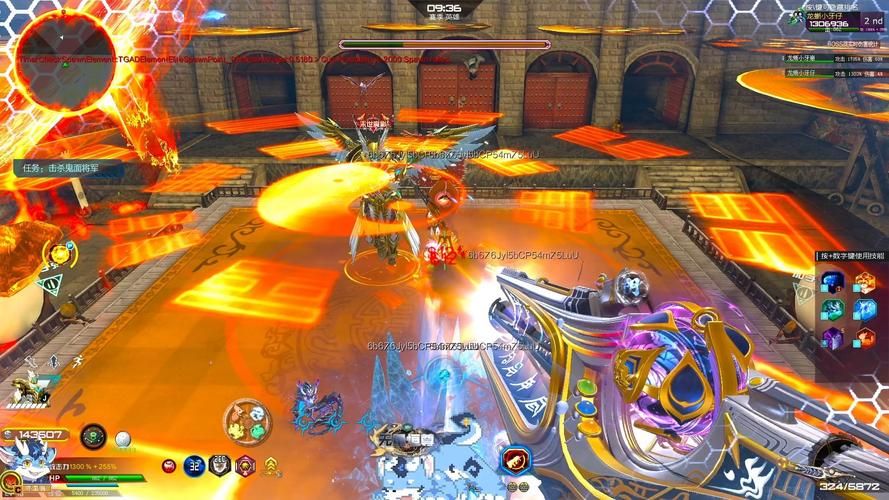The height and width of the screenshot is (500, 889).
Task: Click the weapon ability icon beside the gun
Action: 516,460
